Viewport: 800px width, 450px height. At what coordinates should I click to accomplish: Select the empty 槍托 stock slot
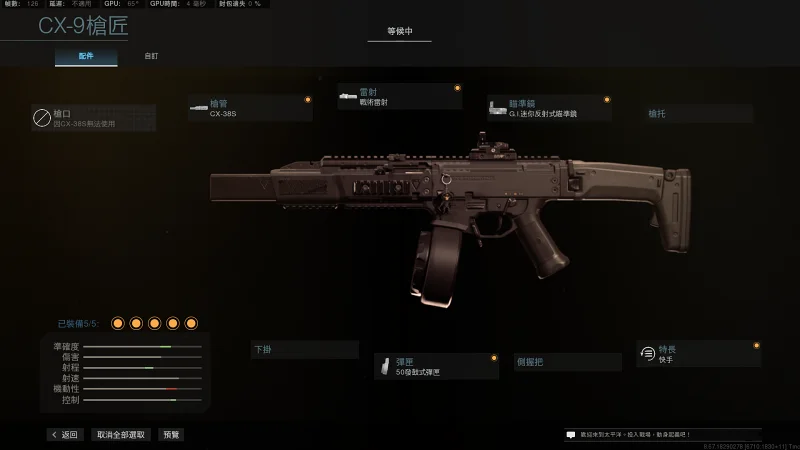click(x=700, y=114)
